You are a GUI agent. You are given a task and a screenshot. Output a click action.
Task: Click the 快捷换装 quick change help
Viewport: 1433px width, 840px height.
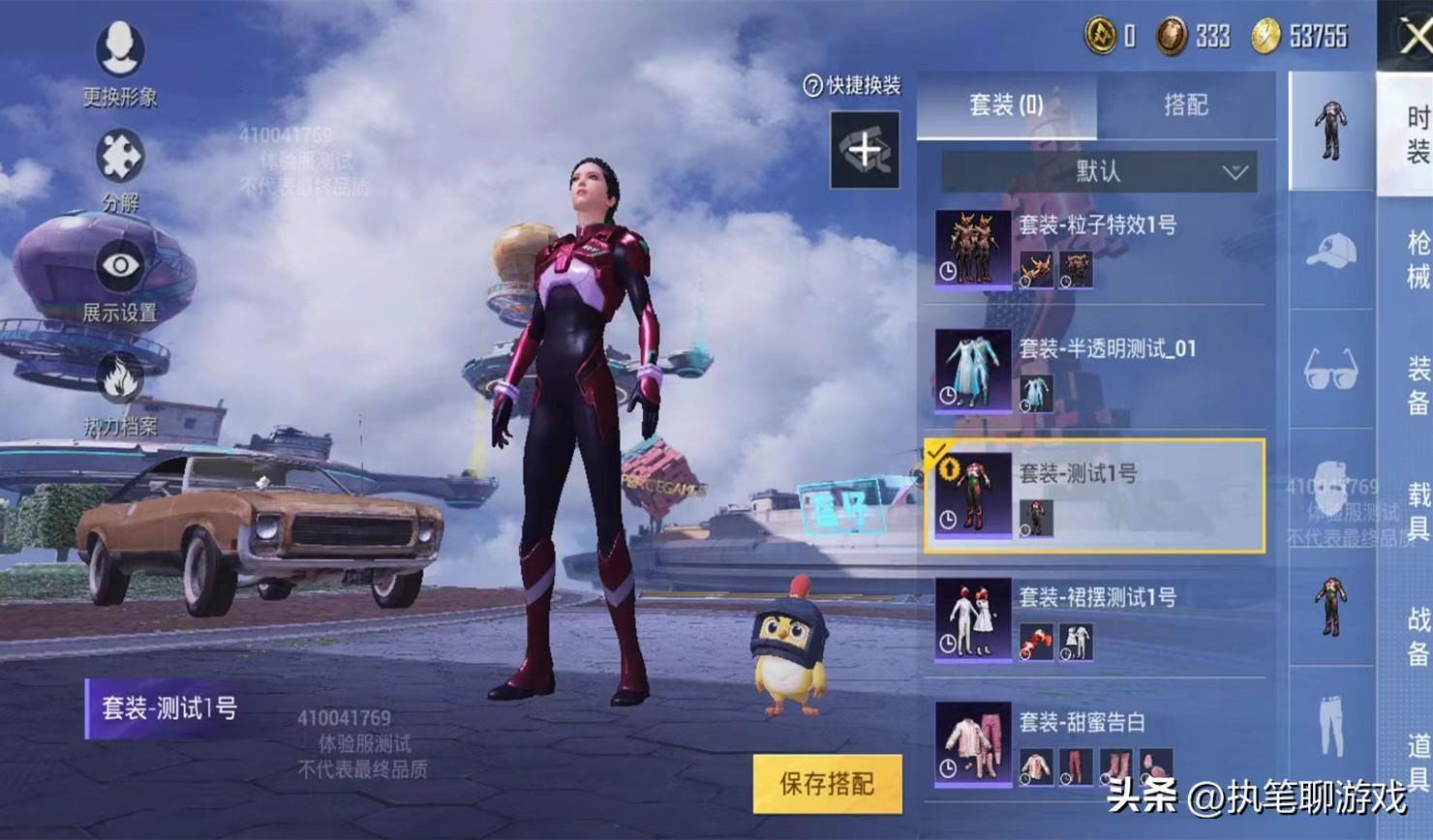click(852, 85)
